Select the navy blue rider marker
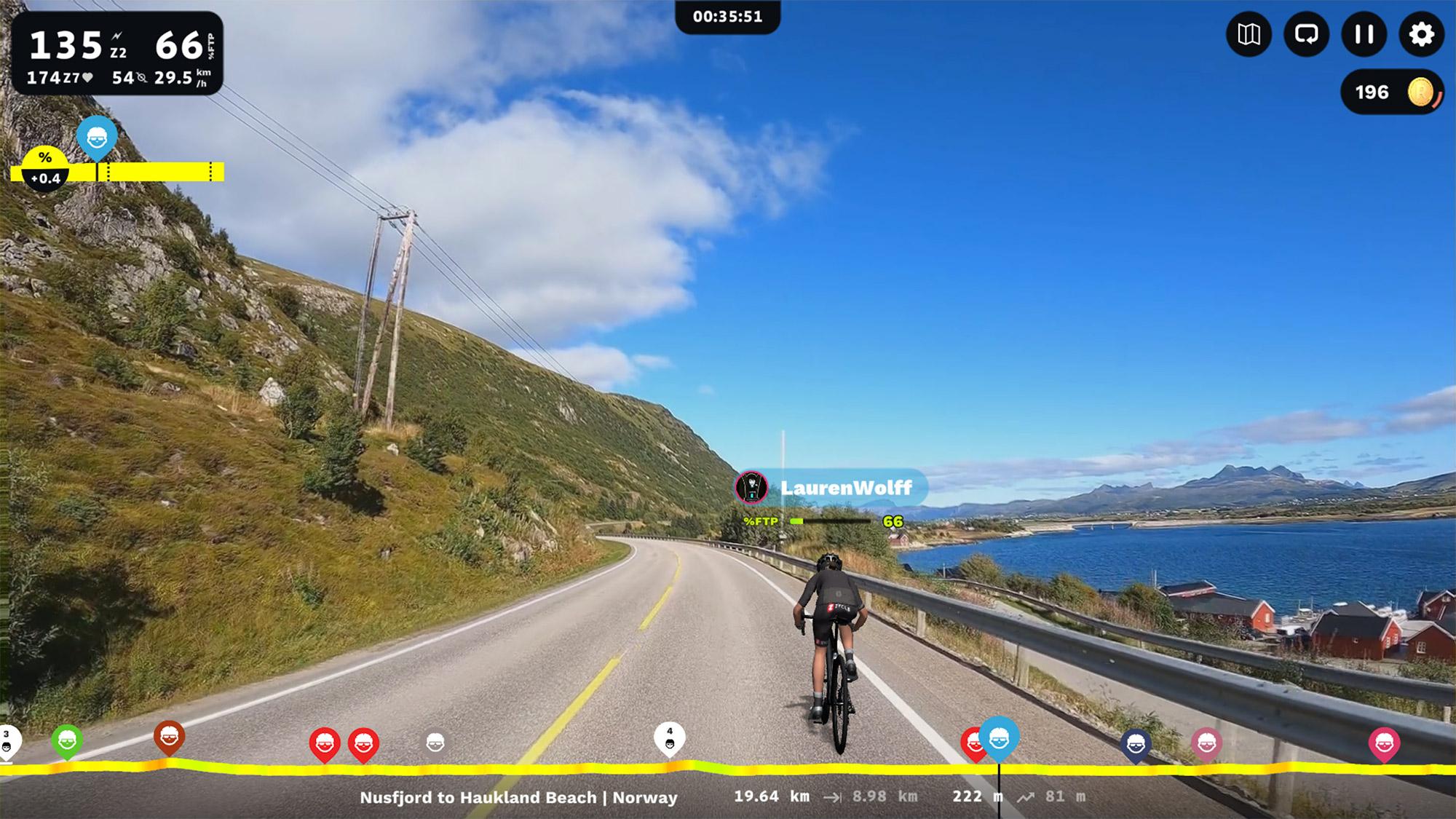Image resolution: width=1456 pixels, height=819 pixels. pos(1136,744)
